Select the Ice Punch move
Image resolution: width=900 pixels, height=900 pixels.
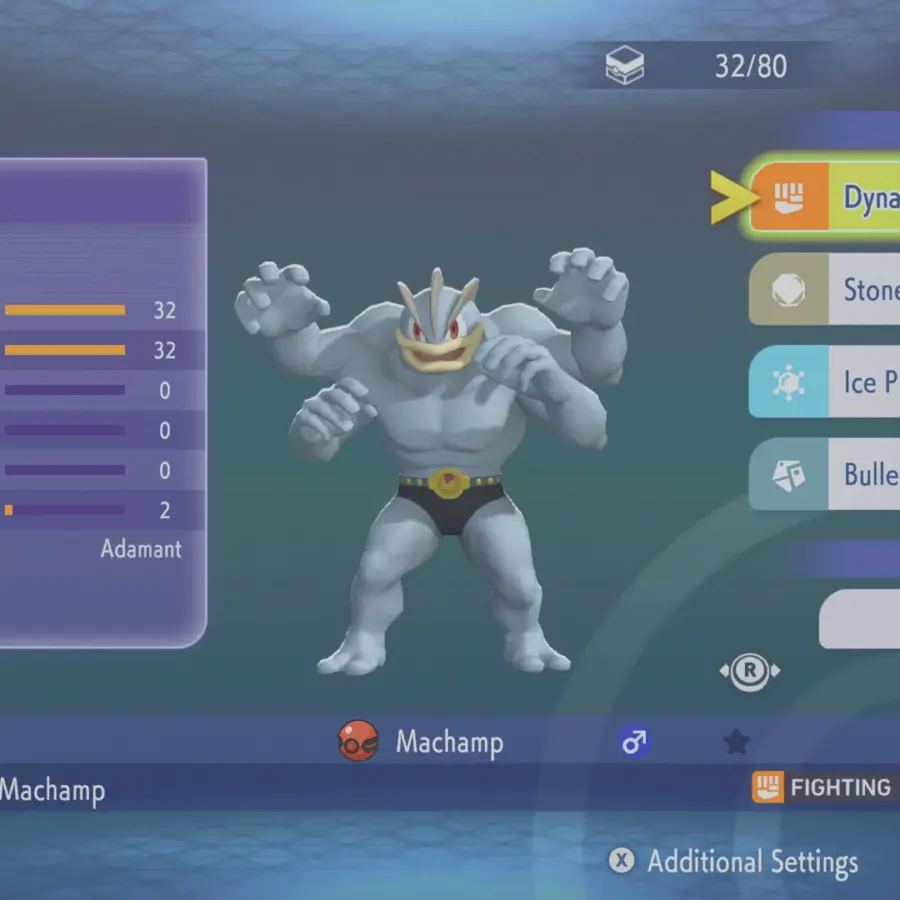tap(825, 381)
